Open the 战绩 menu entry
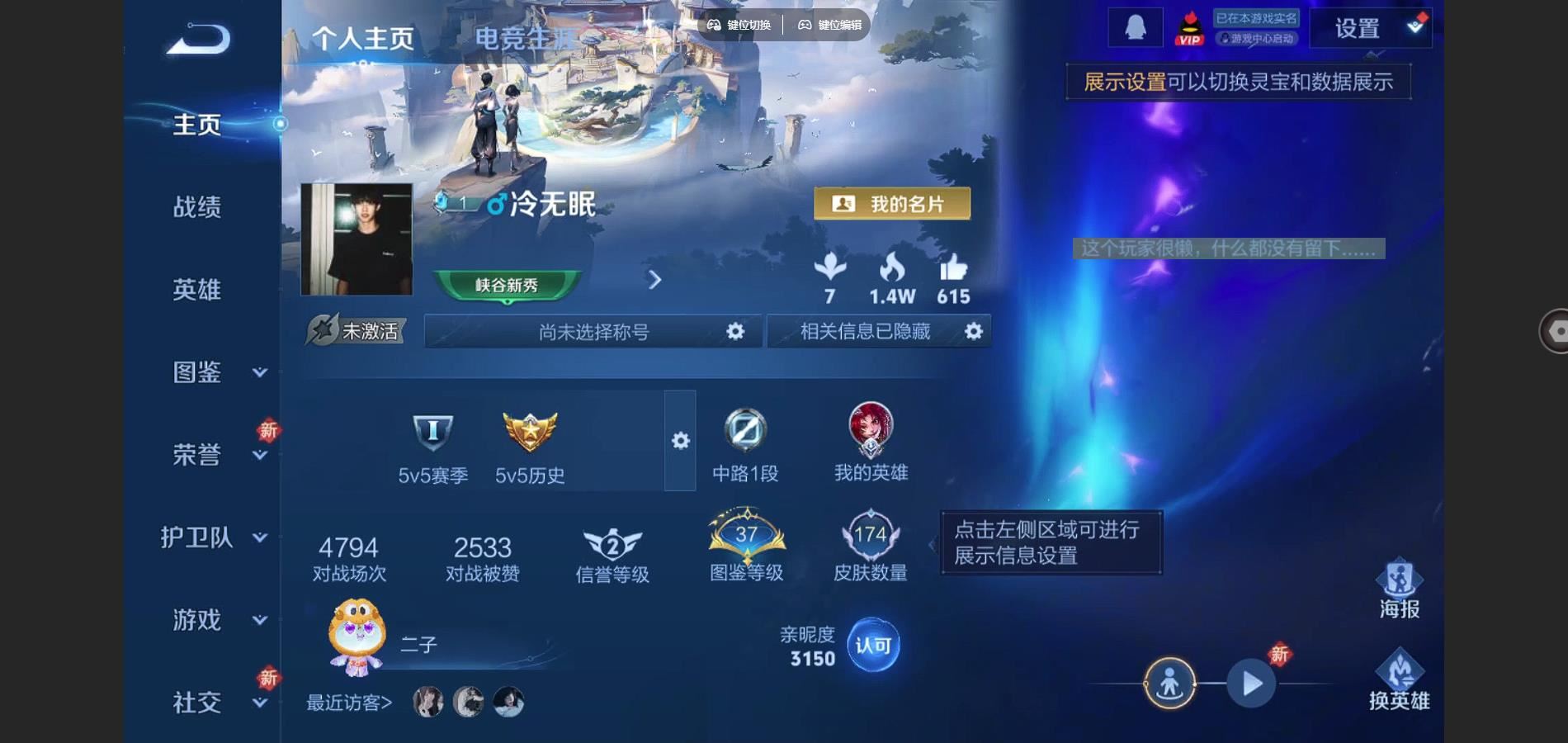 click(x=197, y=206)
